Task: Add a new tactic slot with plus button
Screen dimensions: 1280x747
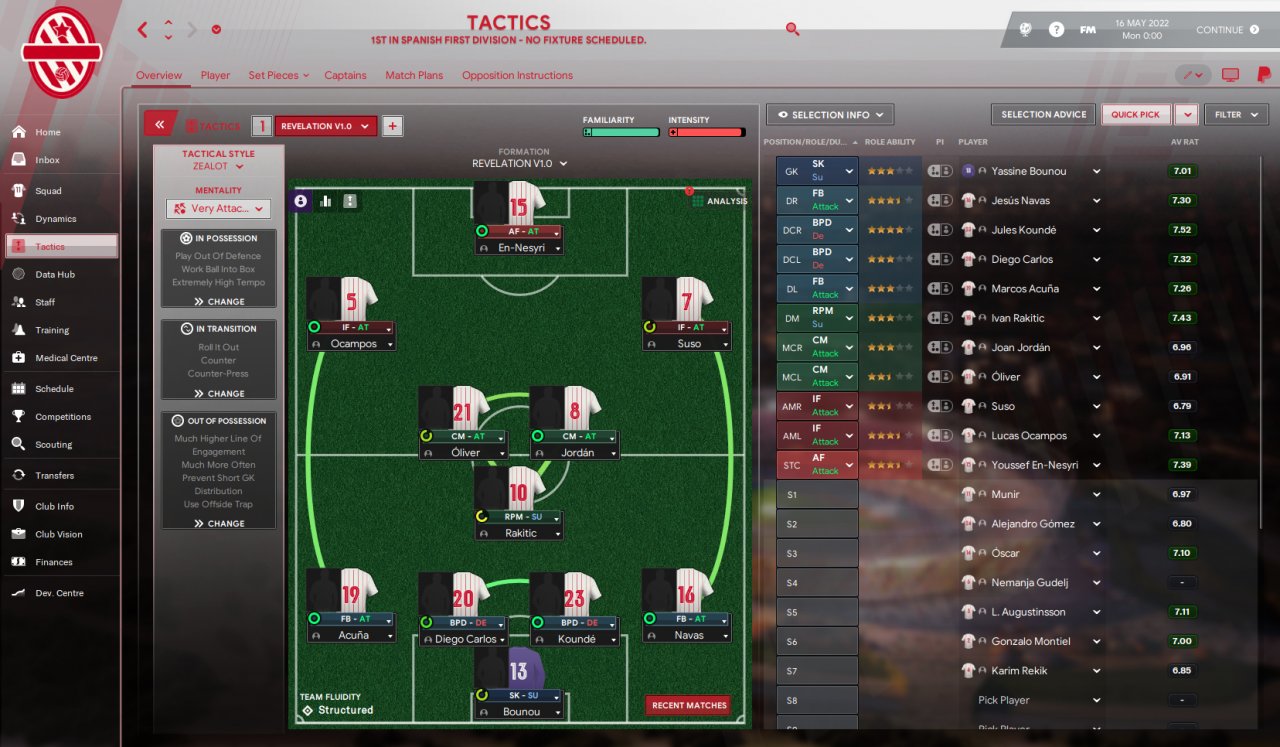Action: [393, 126]
